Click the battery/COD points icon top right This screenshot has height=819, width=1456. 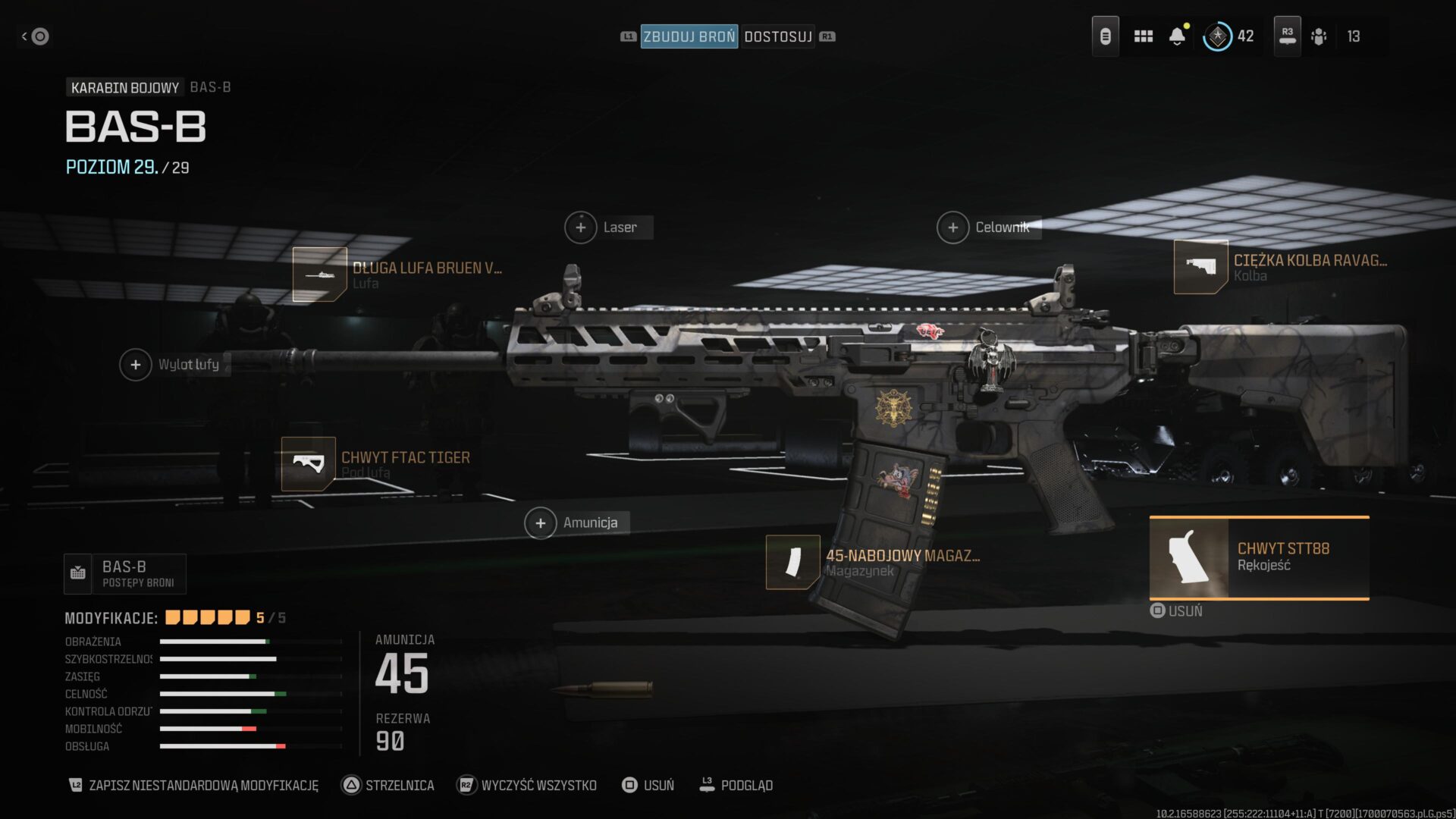point(1105,36)
